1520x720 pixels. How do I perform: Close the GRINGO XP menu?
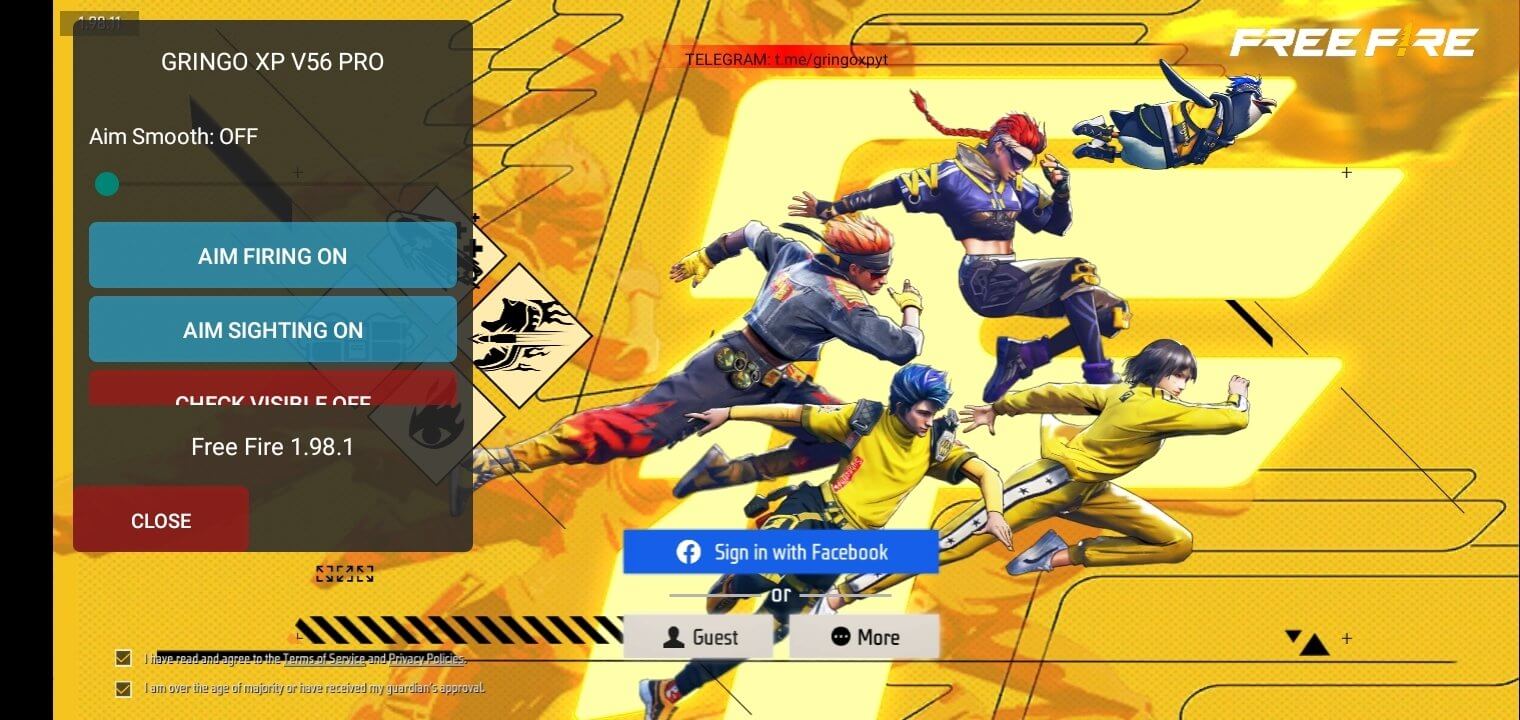(161, 519)
